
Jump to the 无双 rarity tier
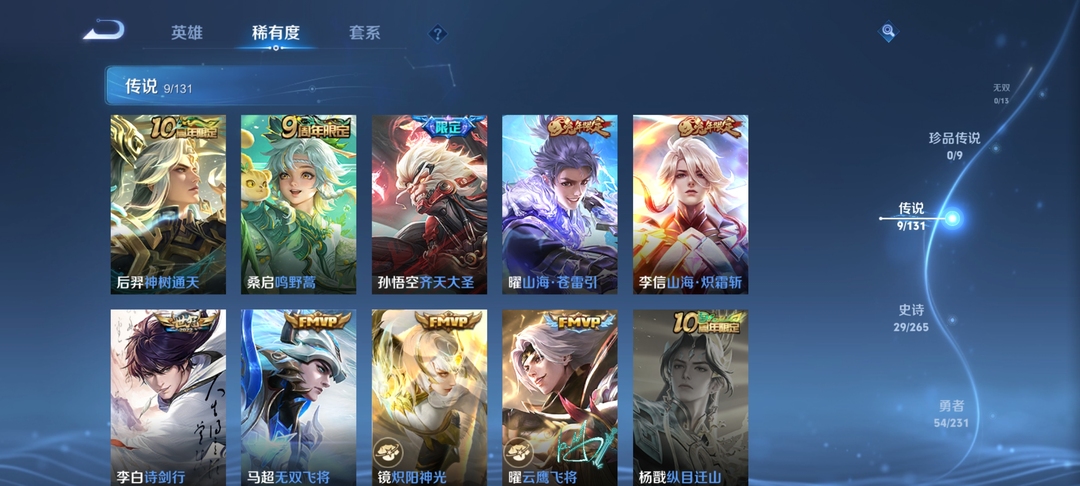pyautogui.click(x=1001, y=93)
